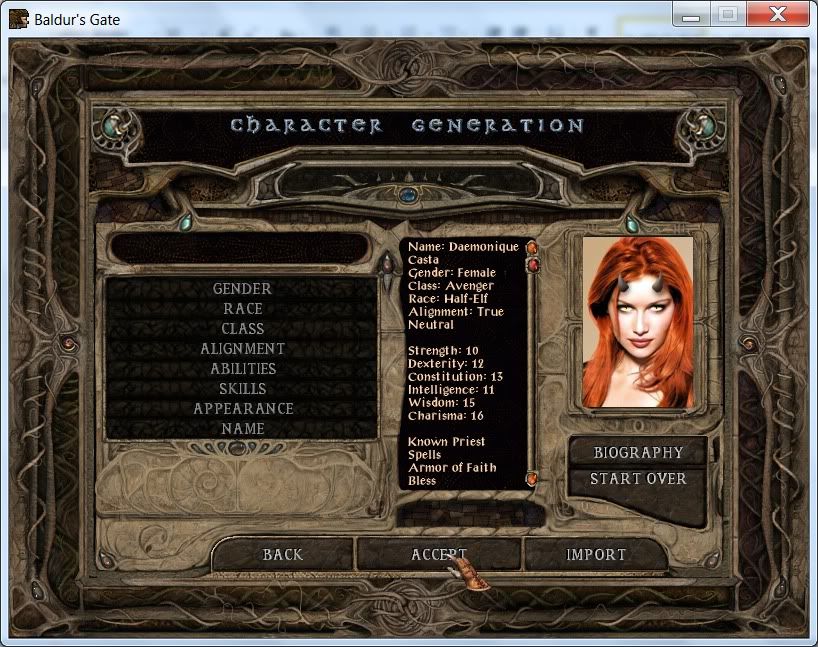Open the Class selection
This screenshot has height=647, width=818.
point(242,329)
